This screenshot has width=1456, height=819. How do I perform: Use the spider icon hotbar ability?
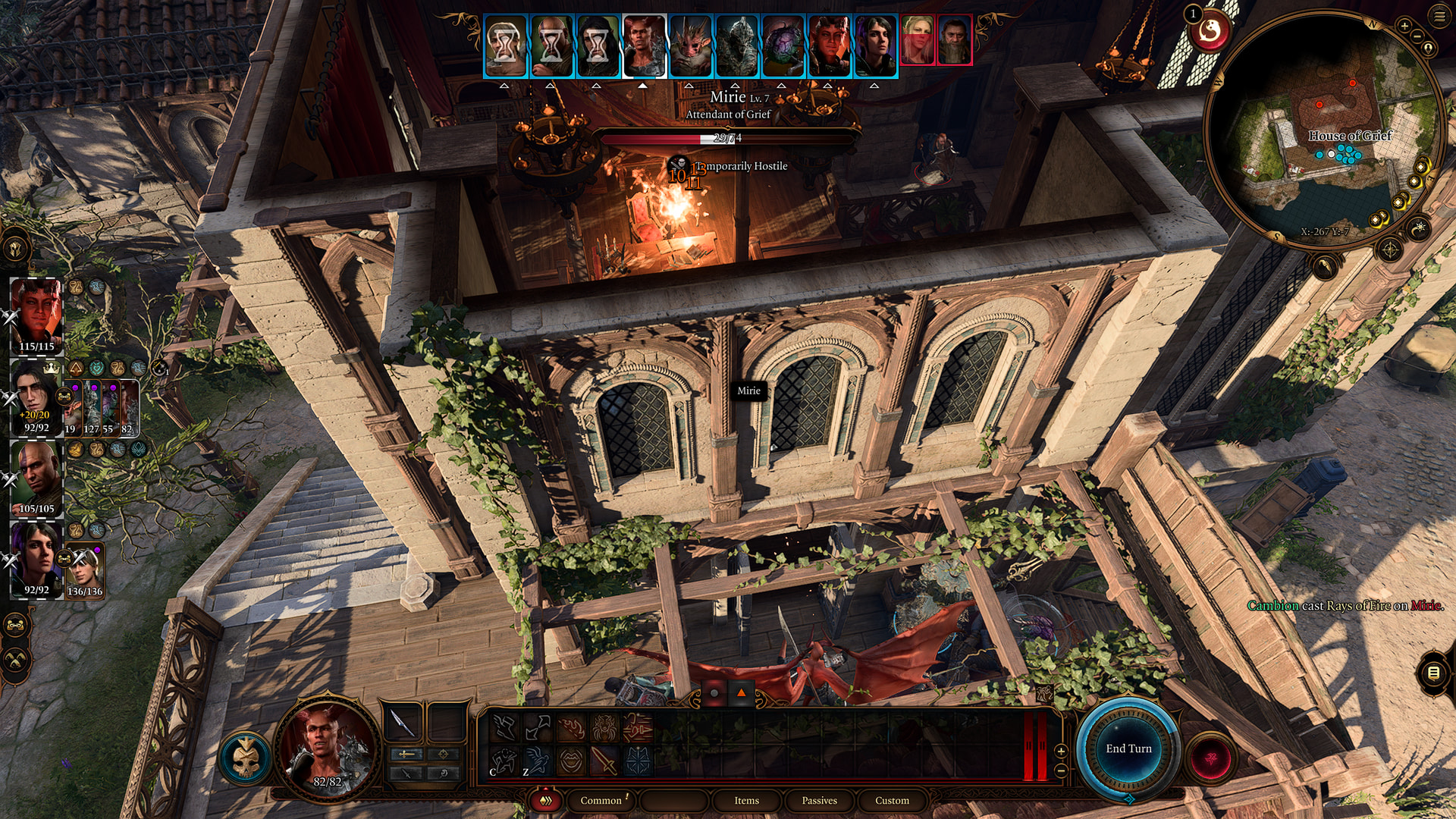click(604, 728)
